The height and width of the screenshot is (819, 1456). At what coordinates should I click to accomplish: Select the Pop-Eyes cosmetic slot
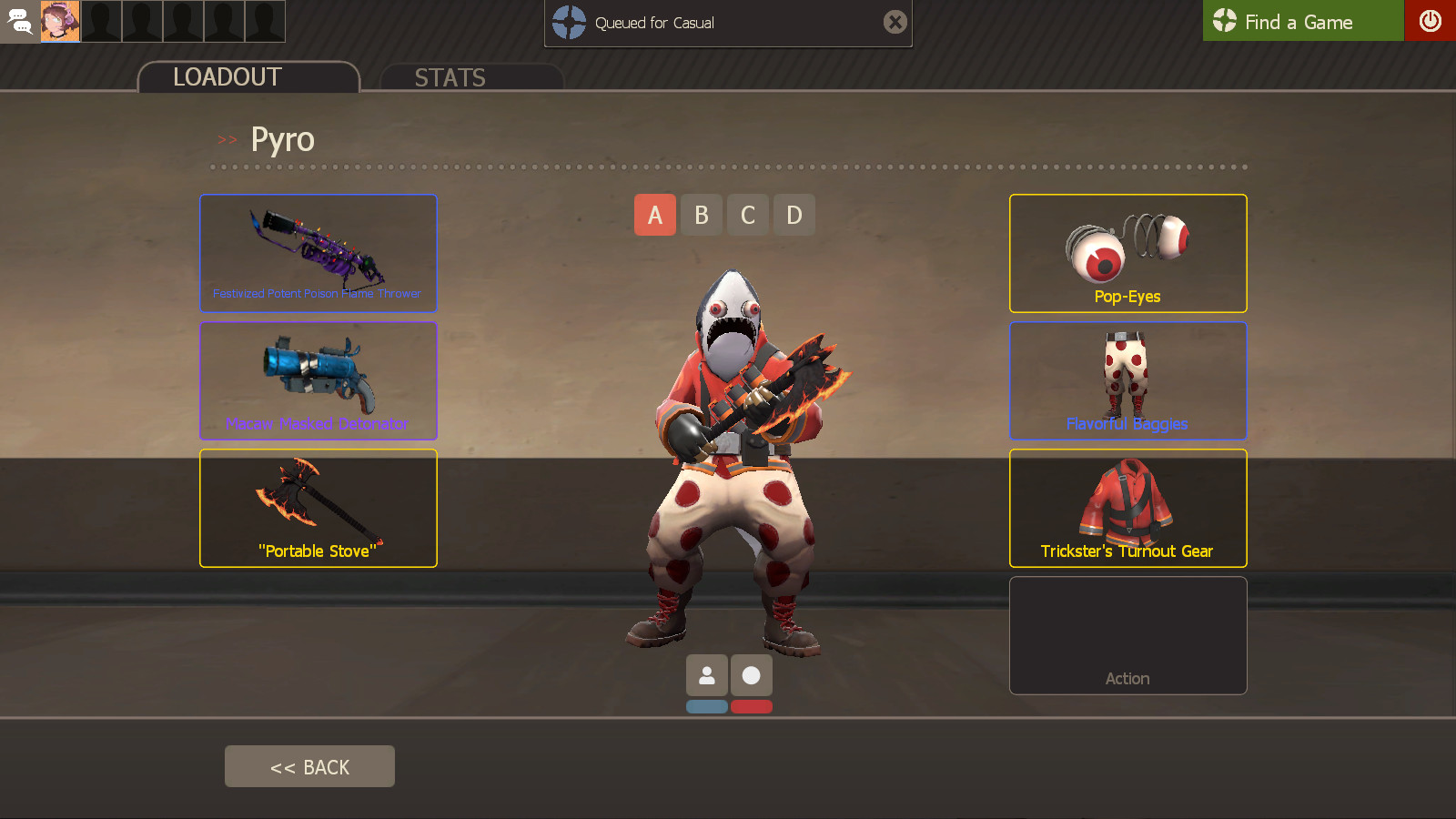pyautogui.click(x=1127, y=253)
